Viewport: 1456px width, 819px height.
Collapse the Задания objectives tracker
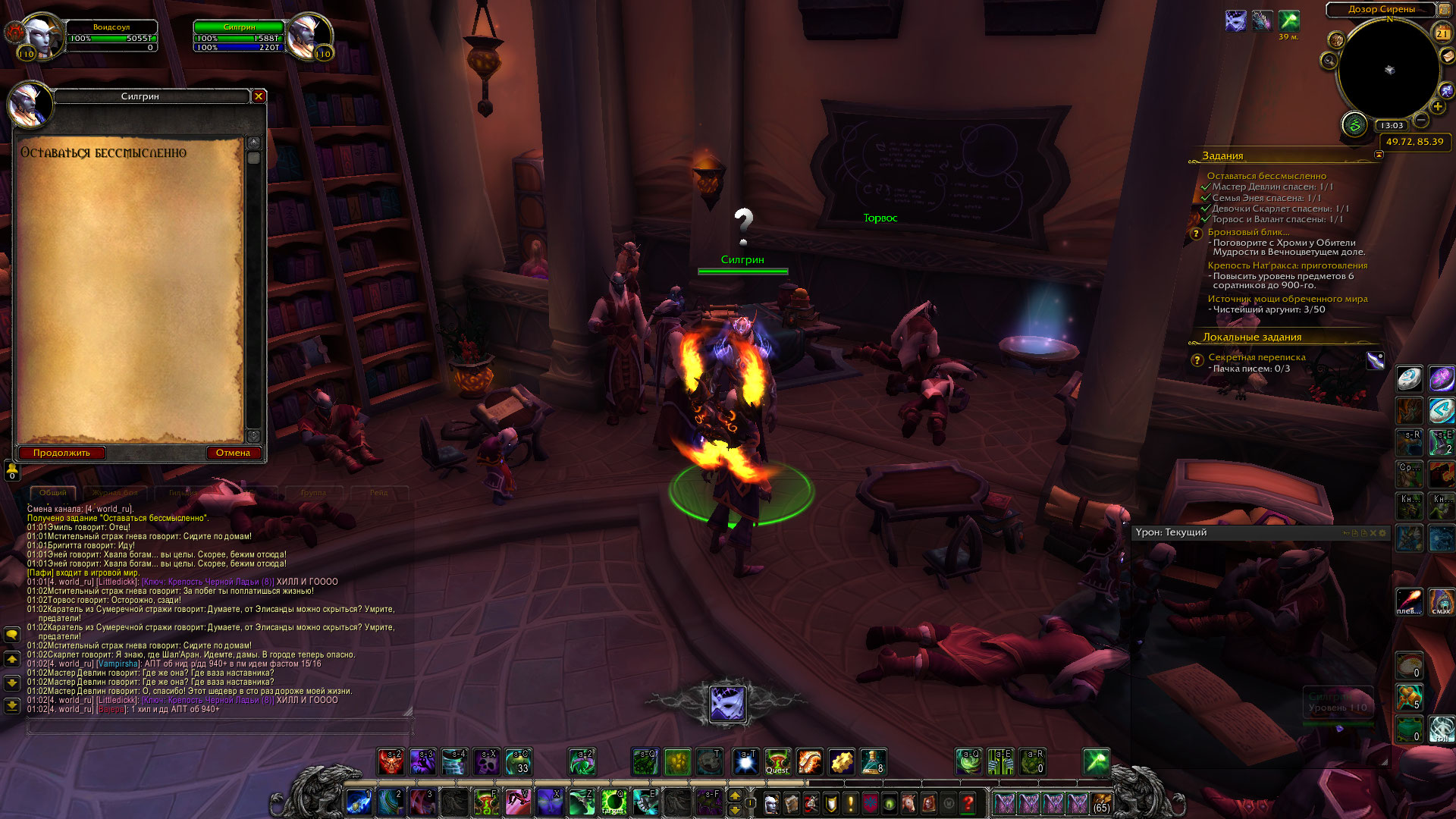[1379, 155]
